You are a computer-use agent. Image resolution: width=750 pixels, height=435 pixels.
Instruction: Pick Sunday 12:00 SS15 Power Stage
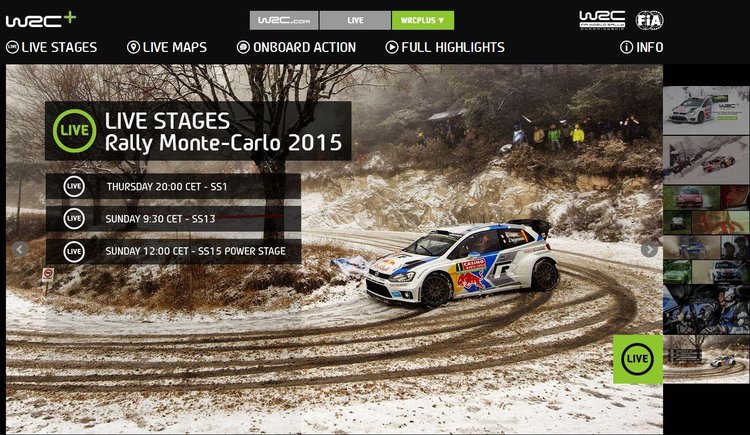click(x=173, y=251)
